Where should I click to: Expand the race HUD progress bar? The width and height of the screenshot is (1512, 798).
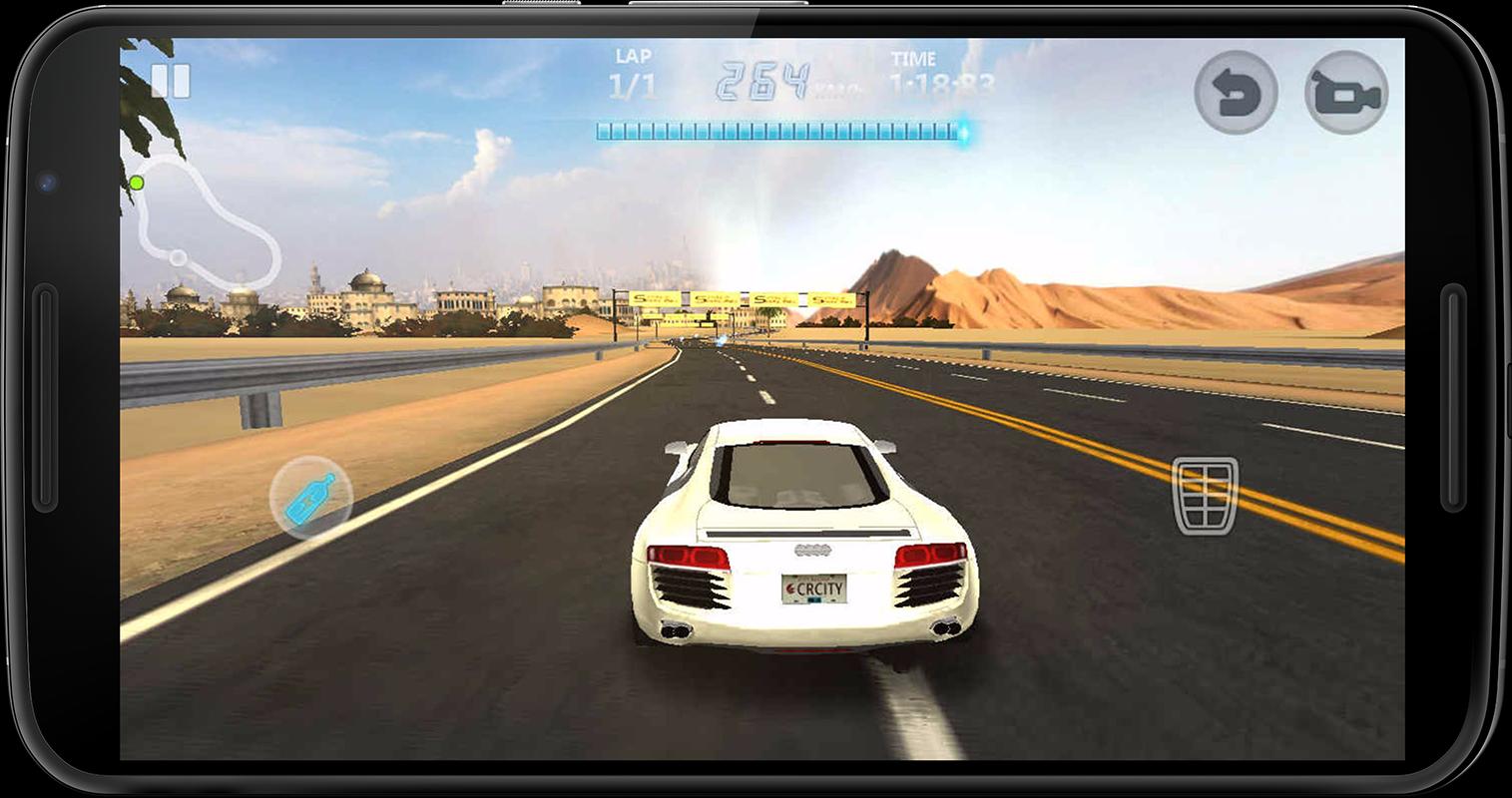click(x=778, y=128)
